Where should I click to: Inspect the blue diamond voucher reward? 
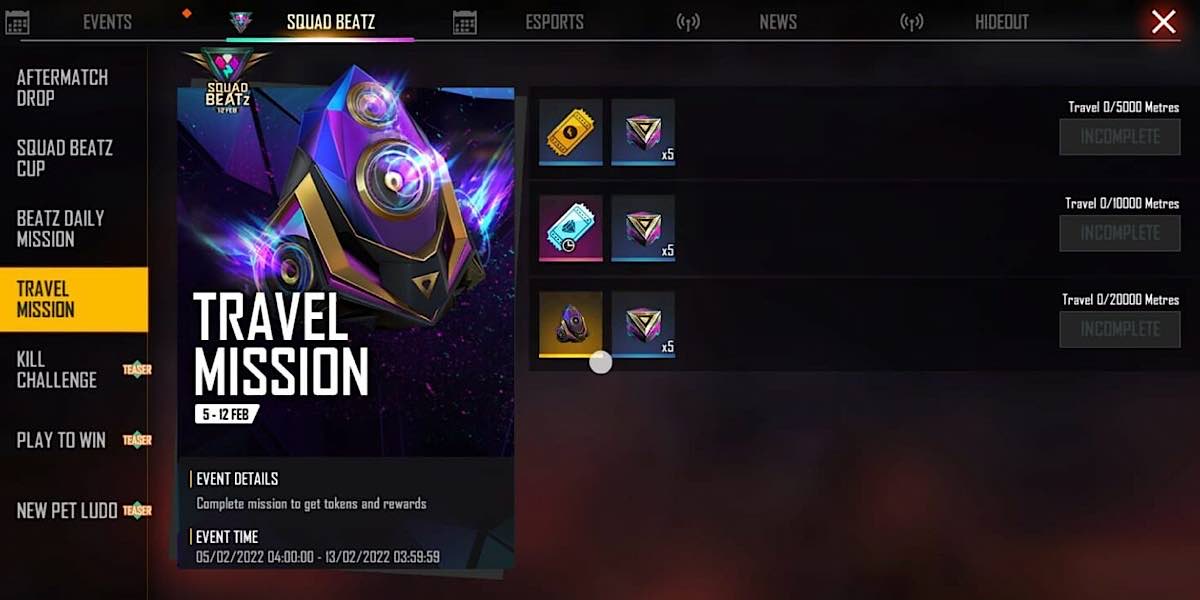pyautogui.click(x=571, y=227)
